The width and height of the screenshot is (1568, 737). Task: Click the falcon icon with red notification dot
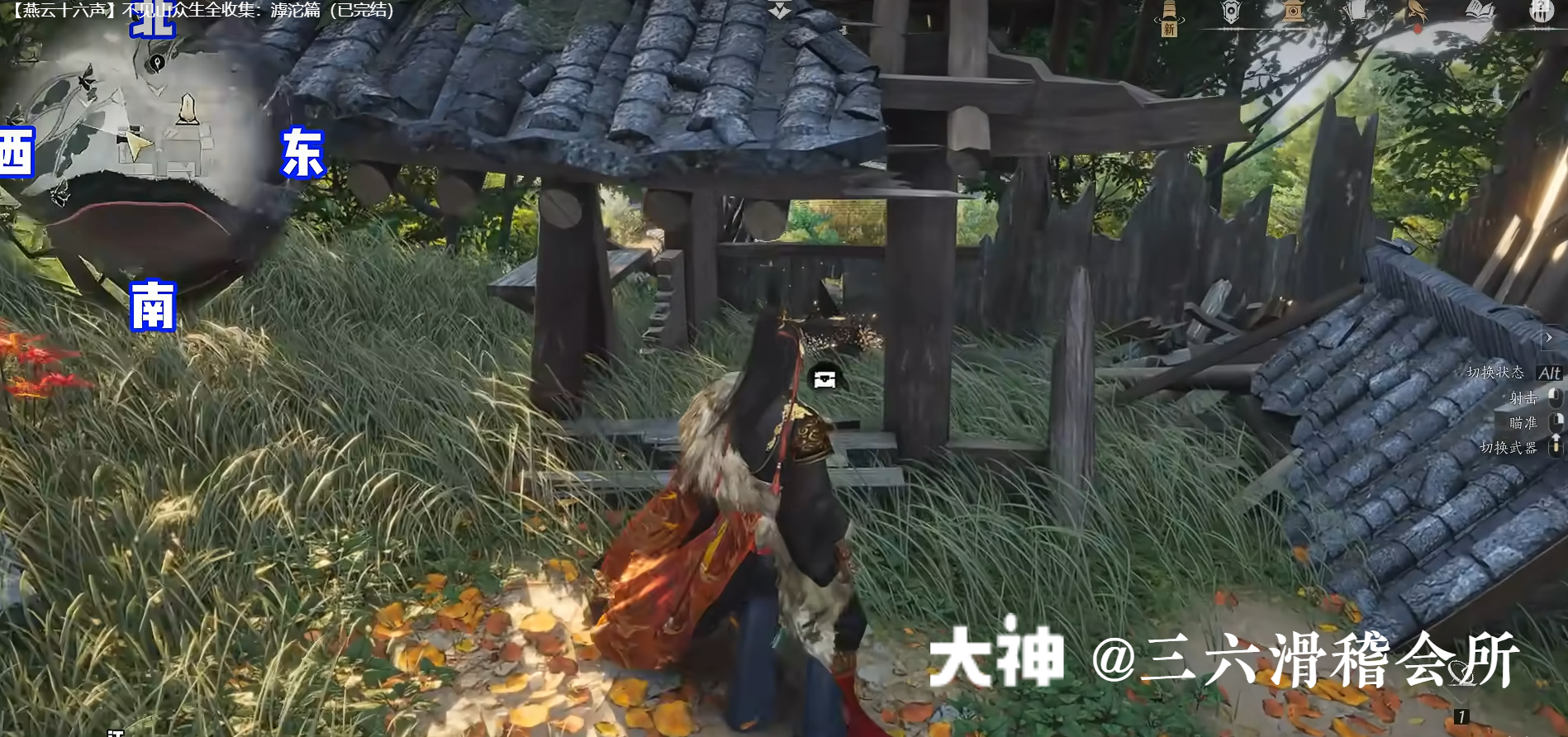click(x=1418, y=12)
